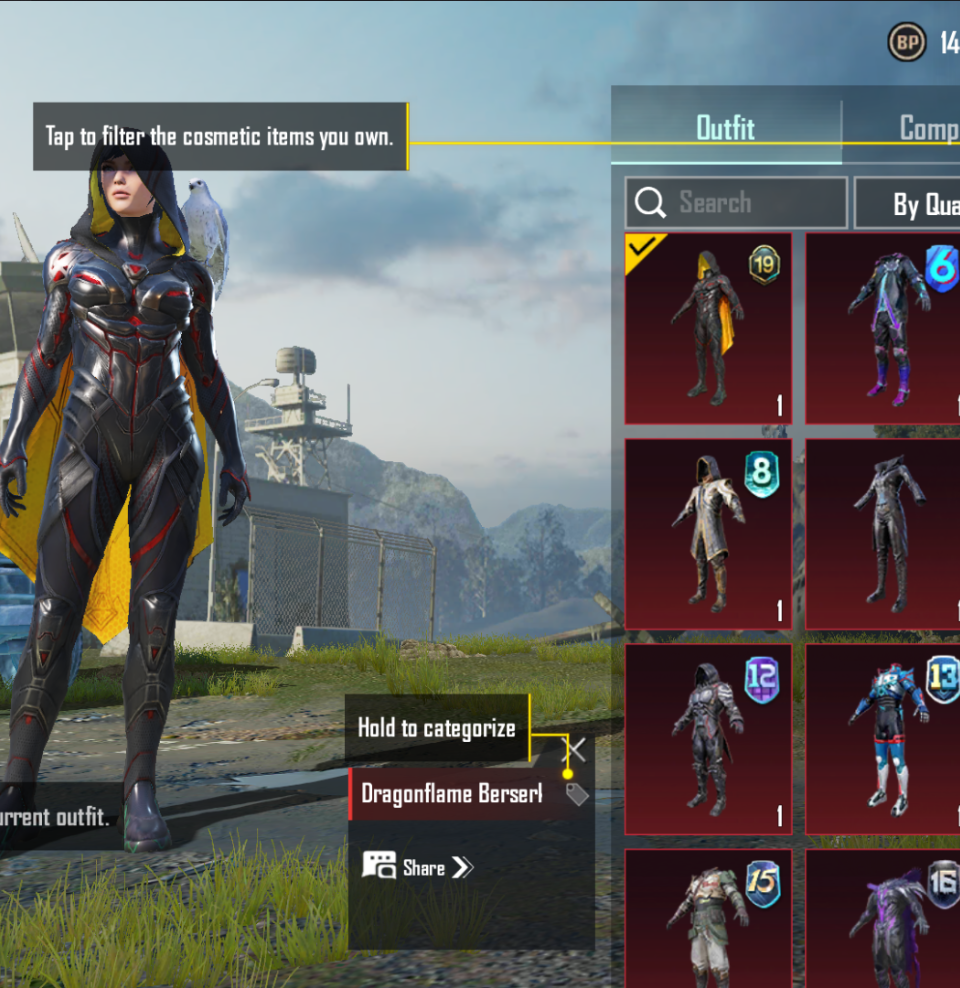Pick the level 12 dark hooded outfit
The image size is (960, 988).
click(x=708, y=739)
